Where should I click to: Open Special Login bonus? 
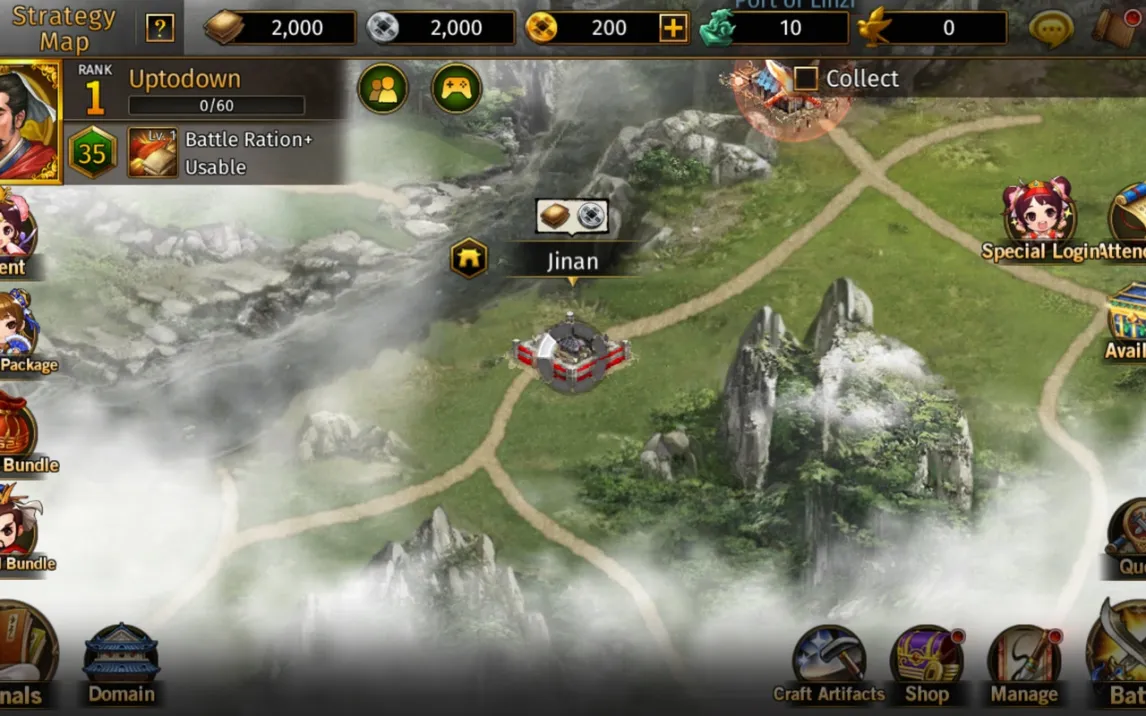(x=1040, y=220)
